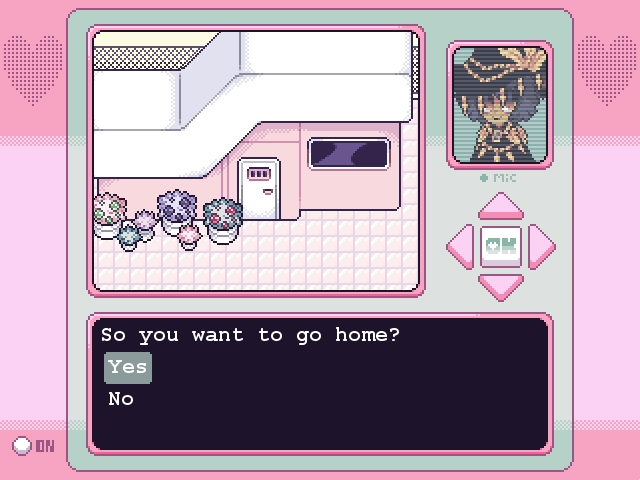The image size is (640, 480).
Task: Choose the Yes dialogue option
Action: pyautogui.click(x=128, y=367)
